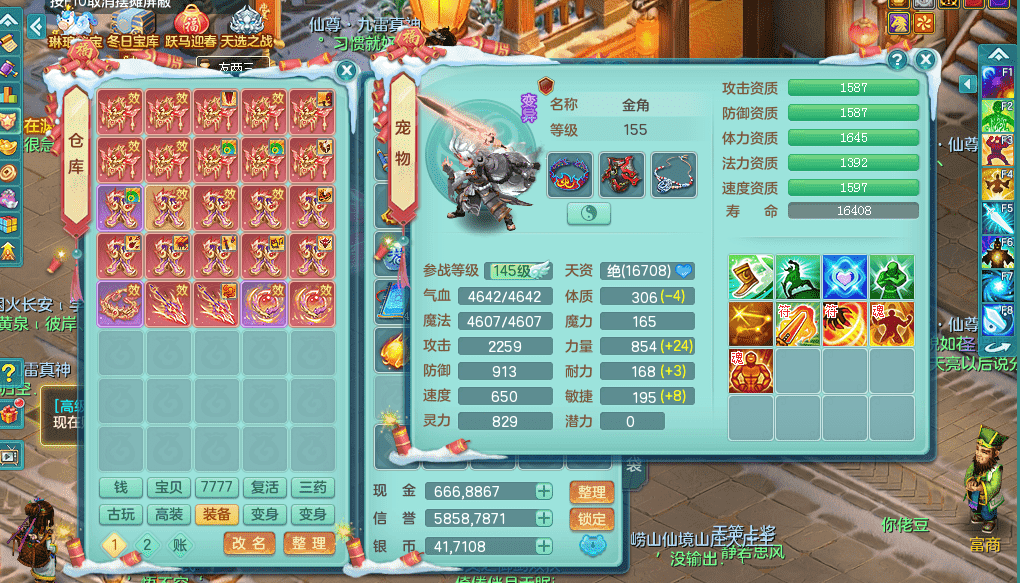Click the 锁定 lock button
This screenshot has height=583, width=1020.
(591, 519)
